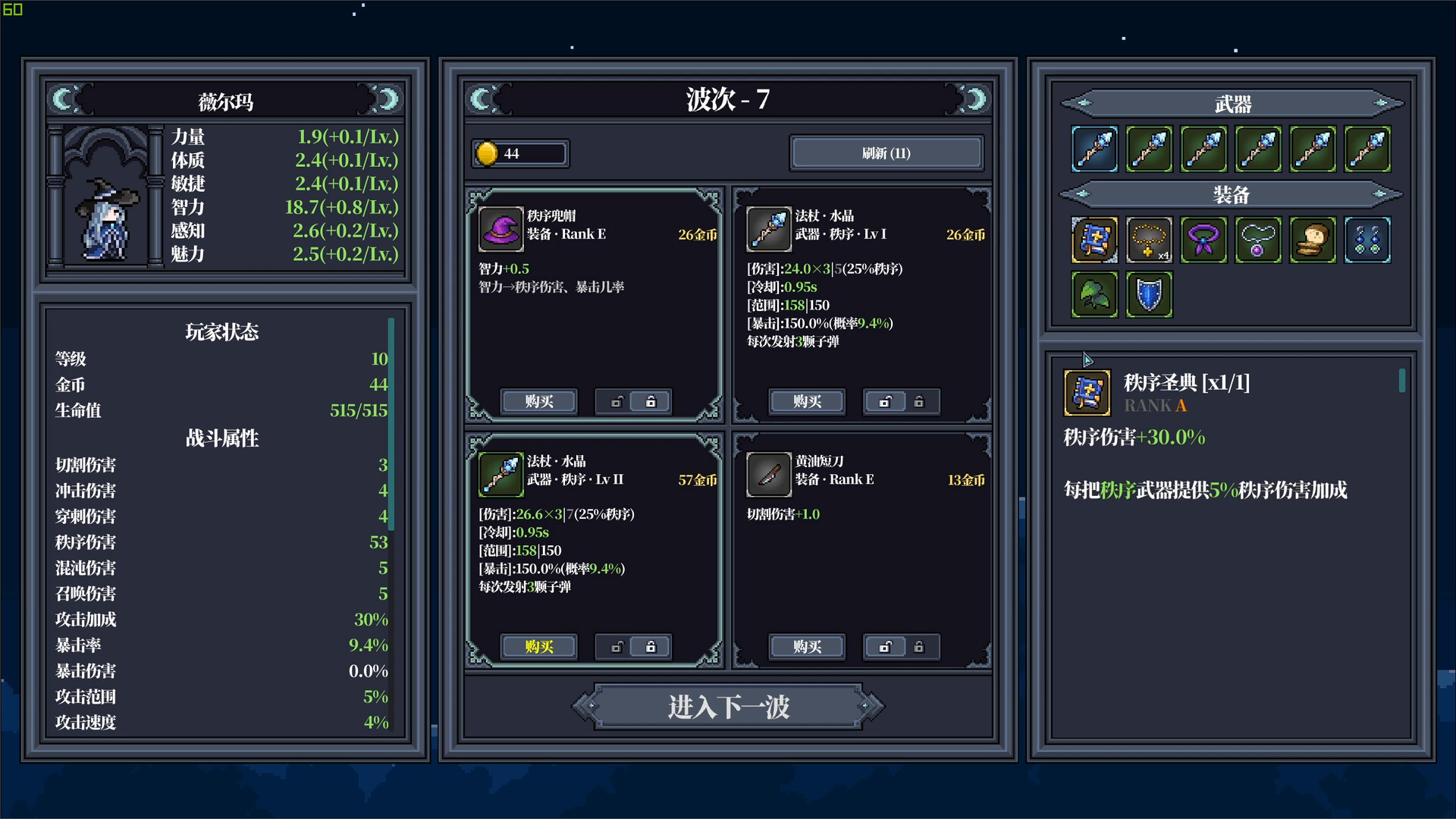Buy the 法杖·水晶 Lv II staff
This screenshot has width=1456, height=819.
pos(538,647)
